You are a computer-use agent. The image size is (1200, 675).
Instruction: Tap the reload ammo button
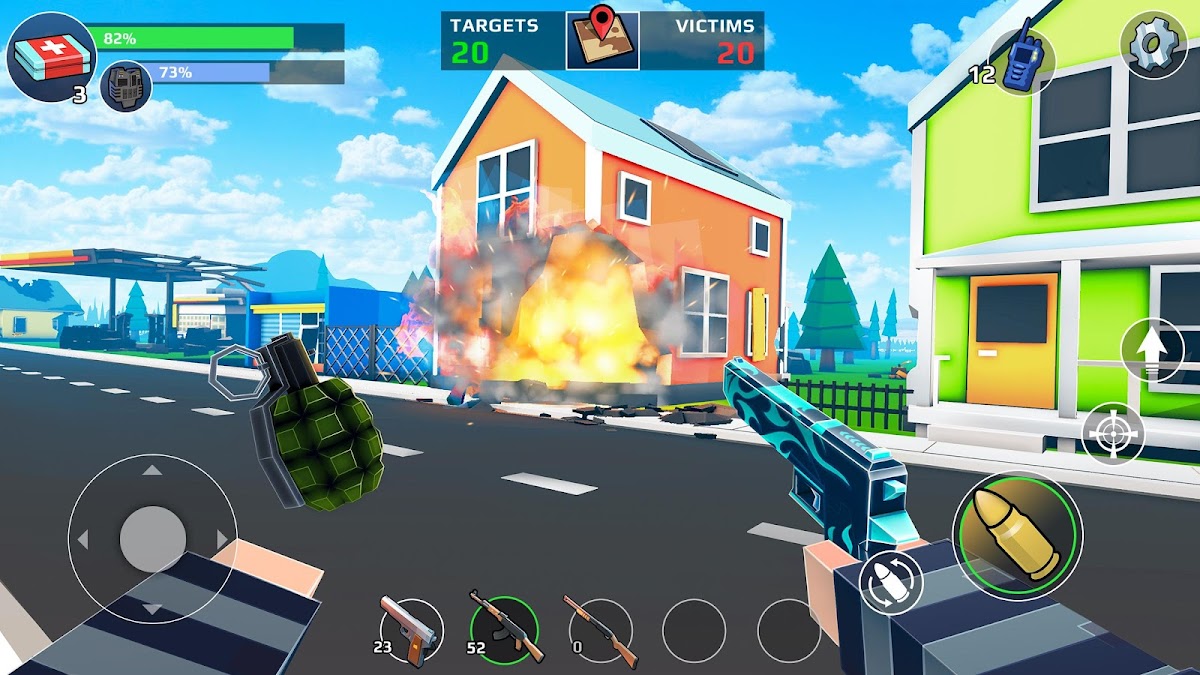click(x=890, y=584)
